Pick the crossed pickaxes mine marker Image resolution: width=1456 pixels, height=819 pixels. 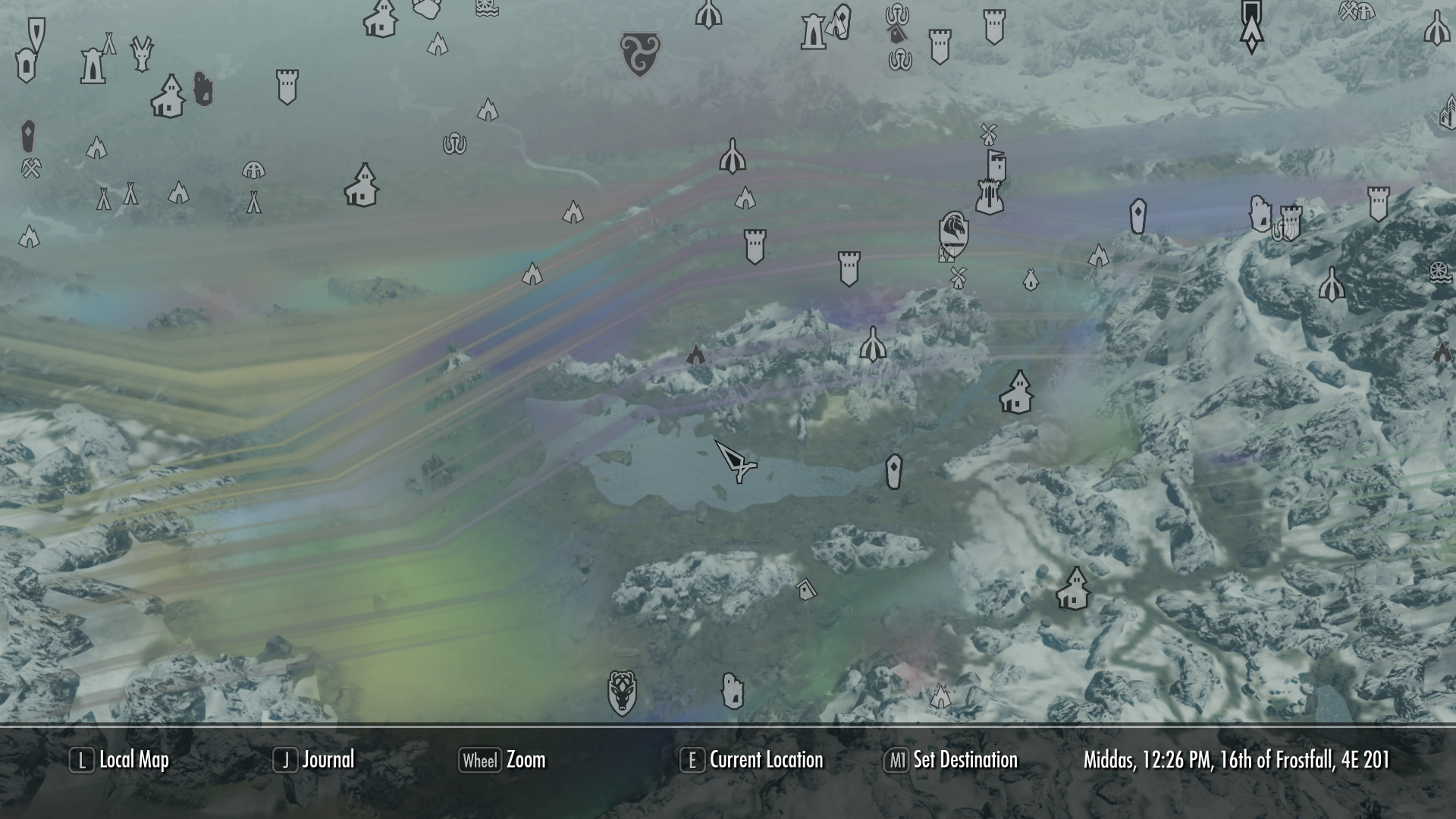(31, 168)
